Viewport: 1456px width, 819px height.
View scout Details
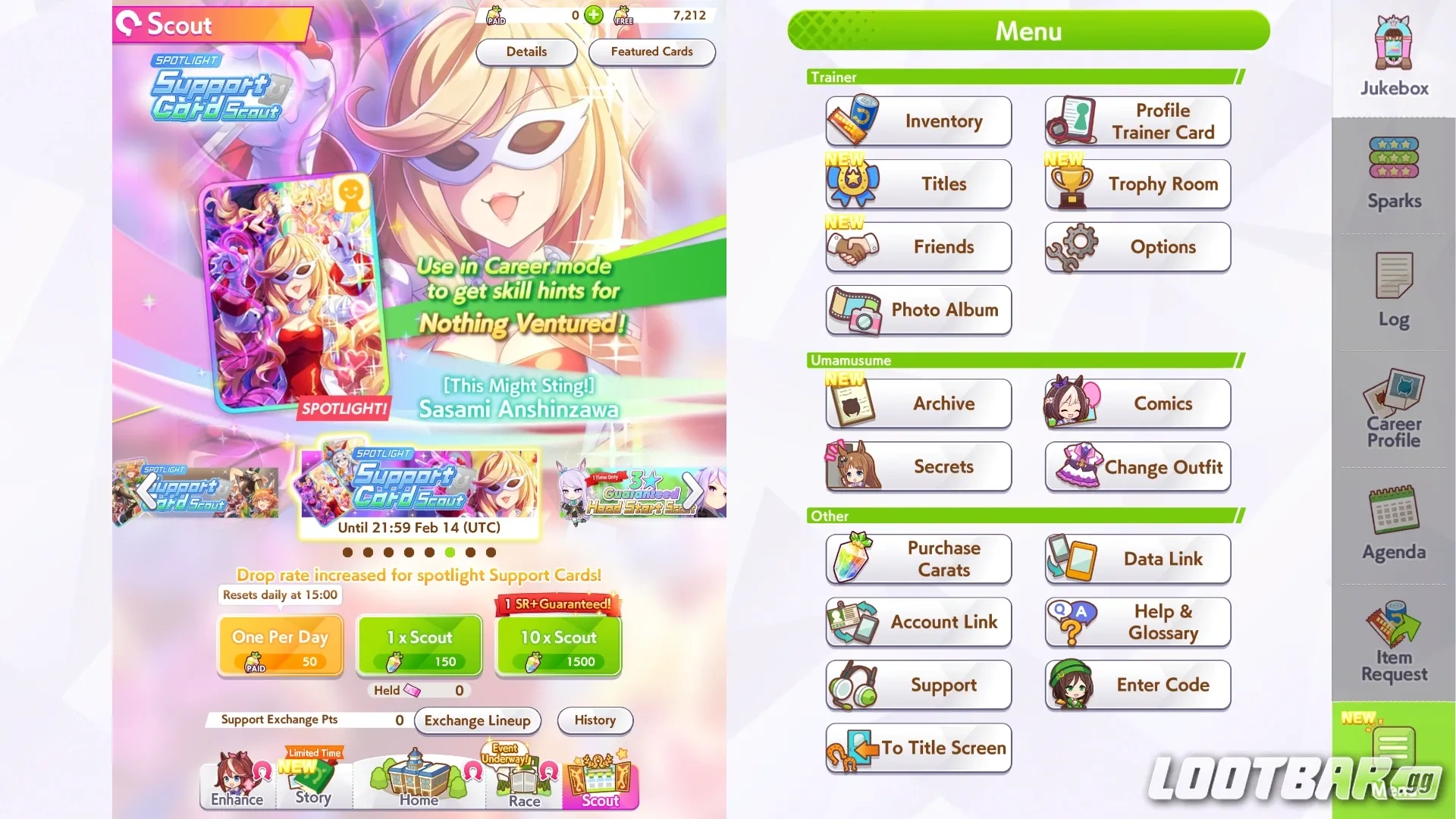[526, 52]
